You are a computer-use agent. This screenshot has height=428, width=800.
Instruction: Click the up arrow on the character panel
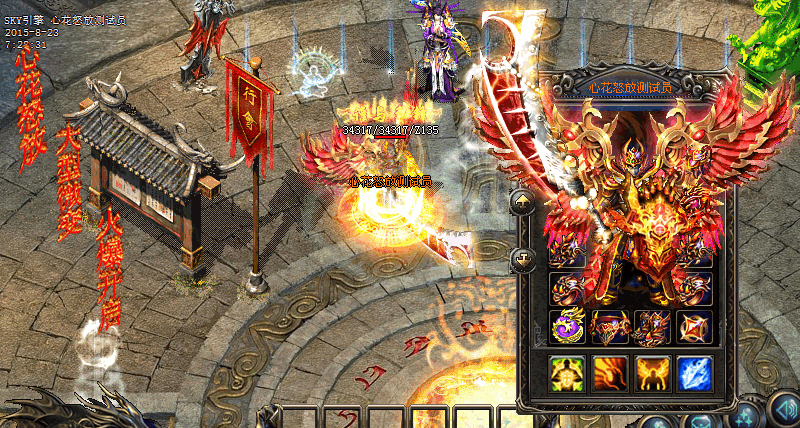[x=524, y=203]
